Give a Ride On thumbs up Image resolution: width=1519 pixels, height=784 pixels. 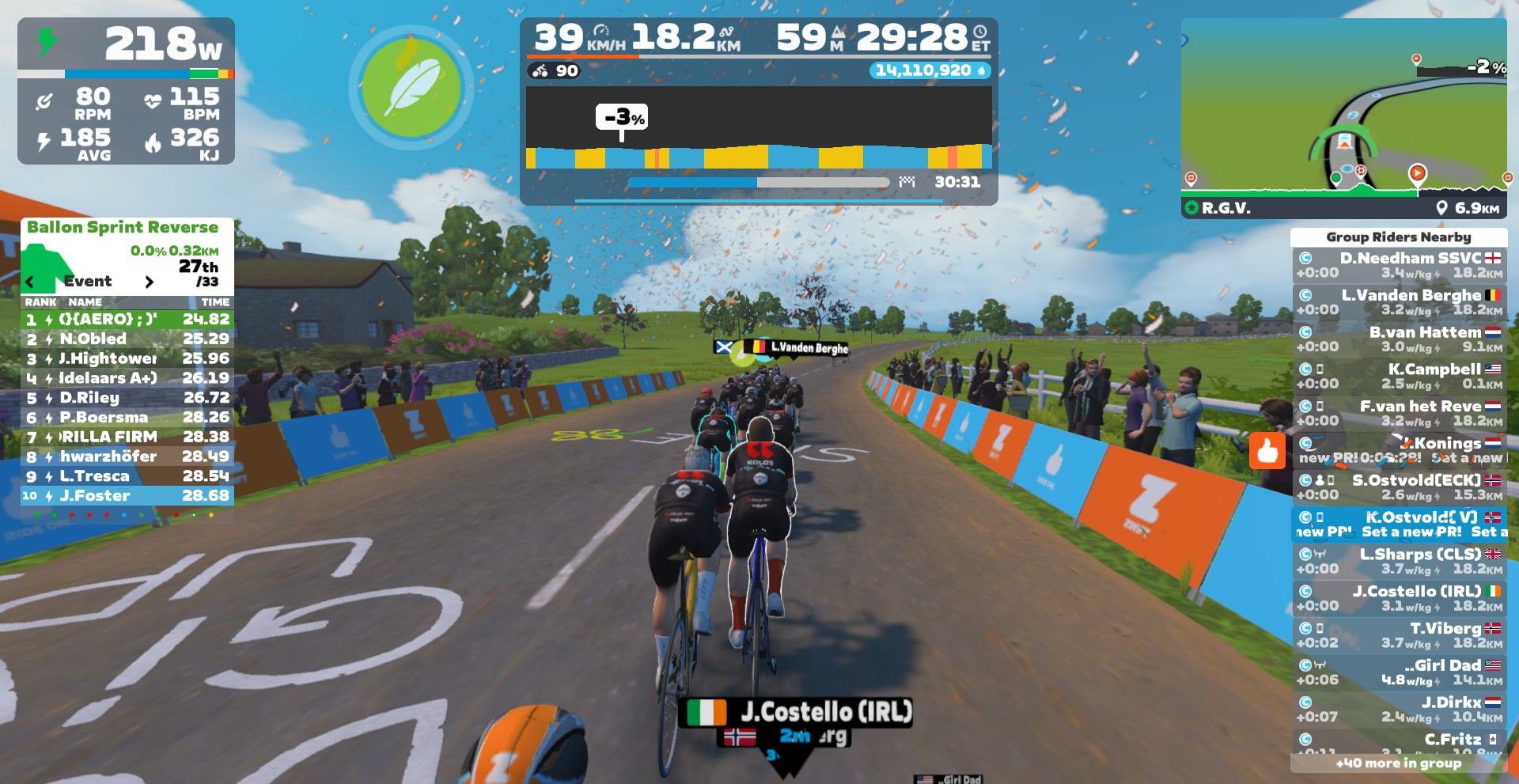1267,451
